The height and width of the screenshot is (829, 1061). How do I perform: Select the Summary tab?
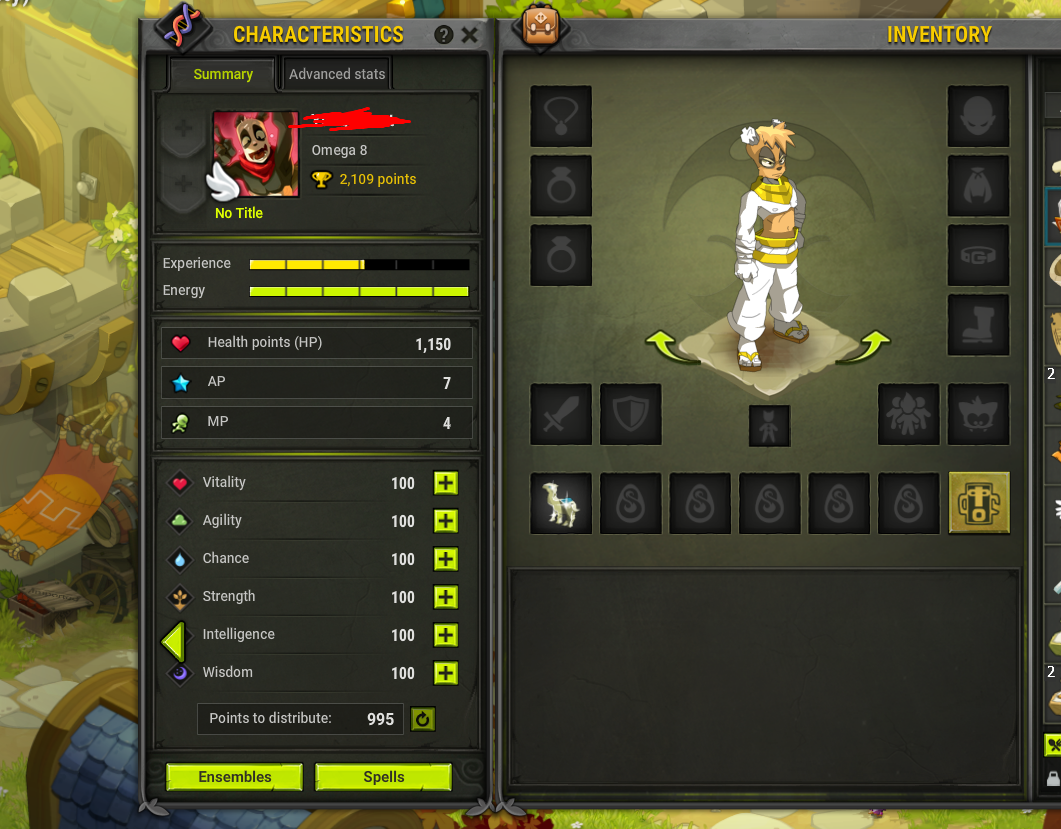point(223,74)
